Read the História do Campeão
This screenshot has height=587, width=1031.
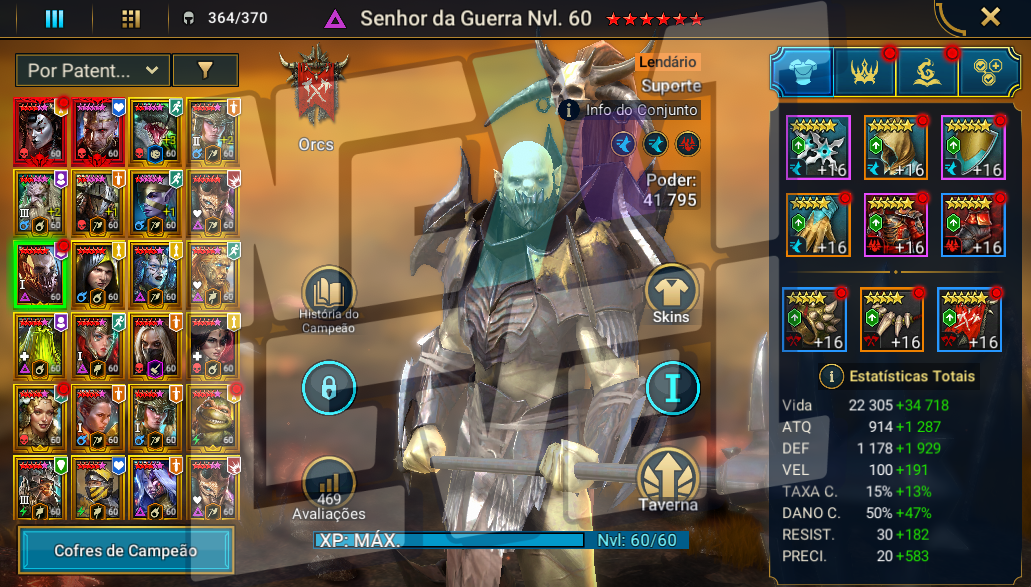329,295
